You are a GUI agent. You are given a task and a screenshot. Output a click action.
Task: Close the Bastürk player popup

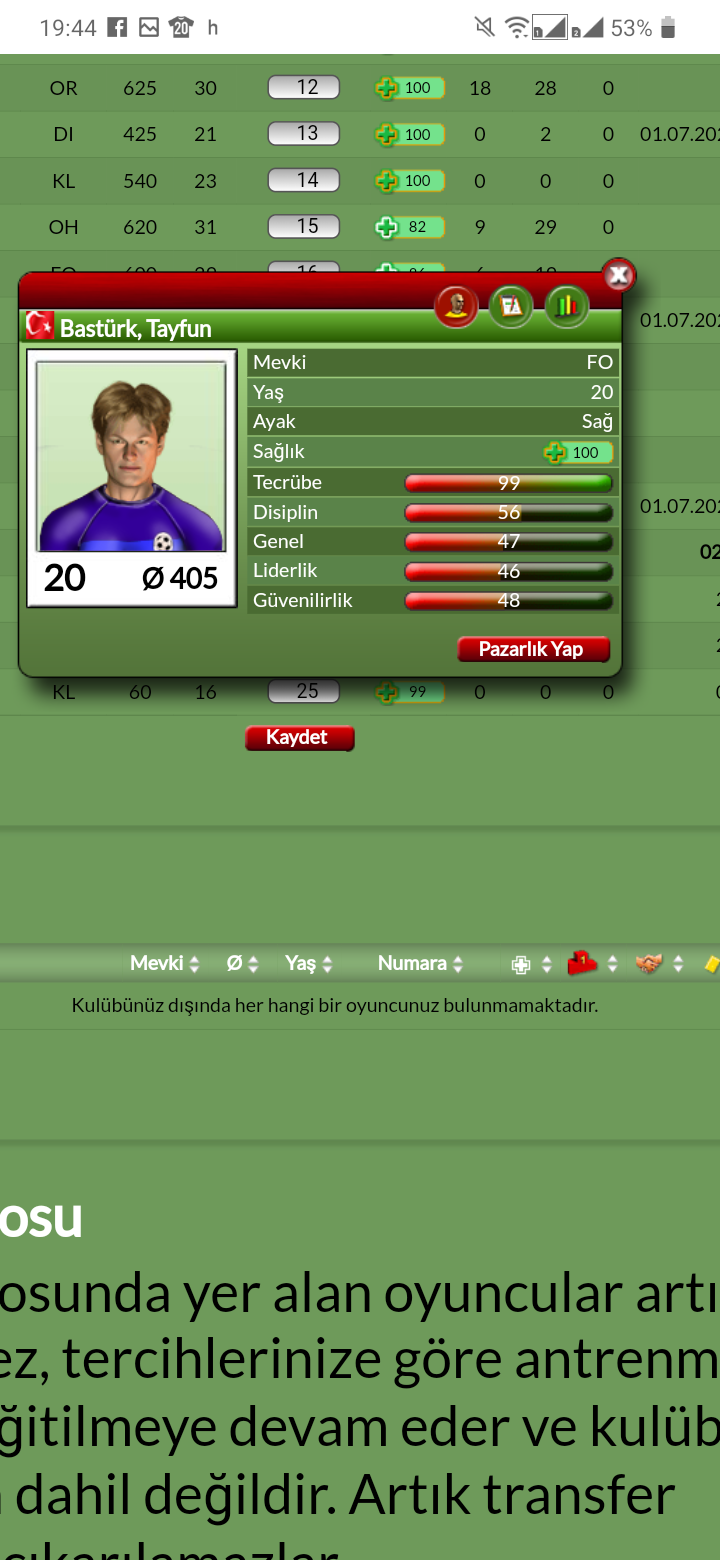point(619,275)
